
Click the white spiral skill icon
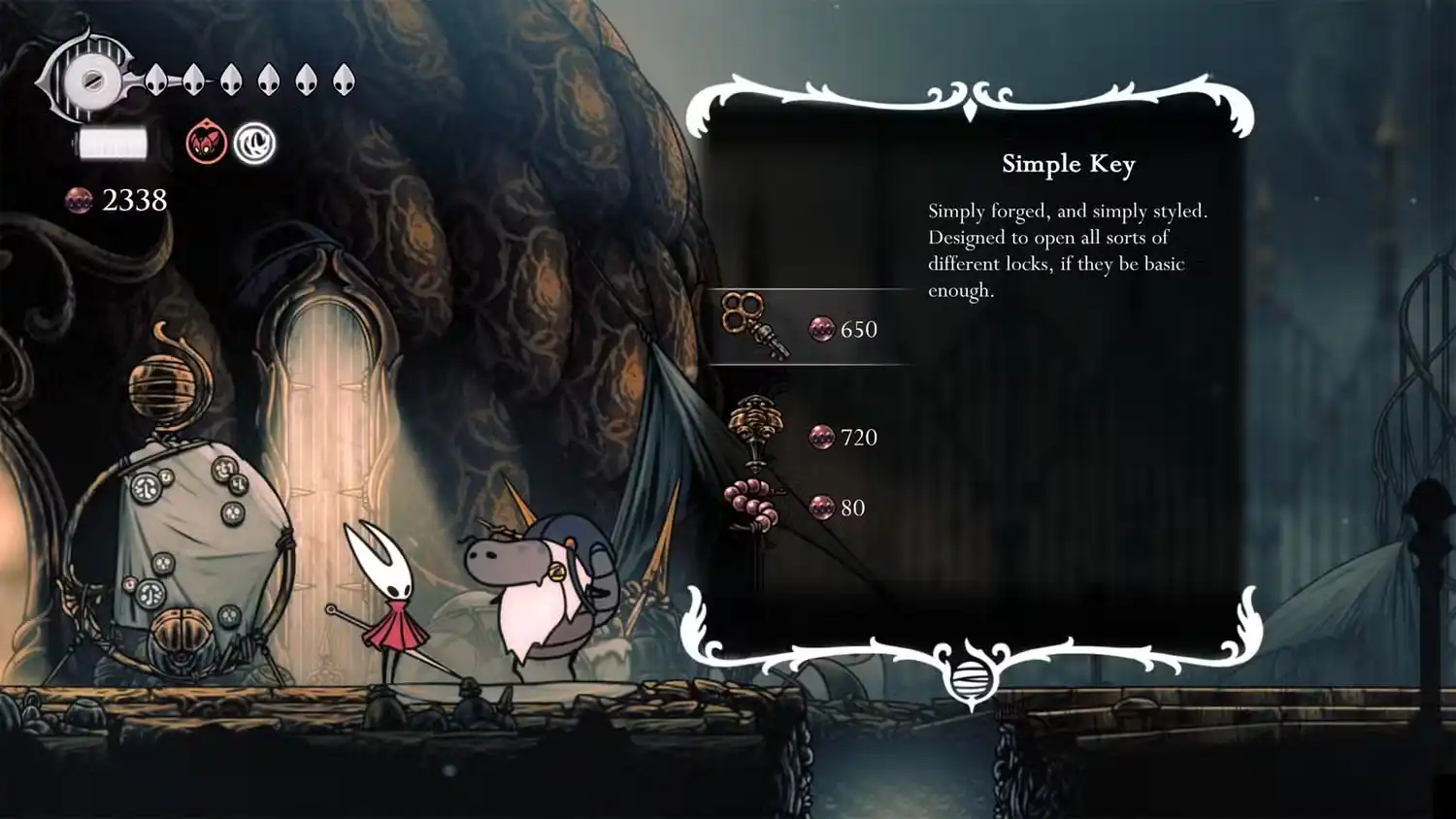[x=254, y=144]
